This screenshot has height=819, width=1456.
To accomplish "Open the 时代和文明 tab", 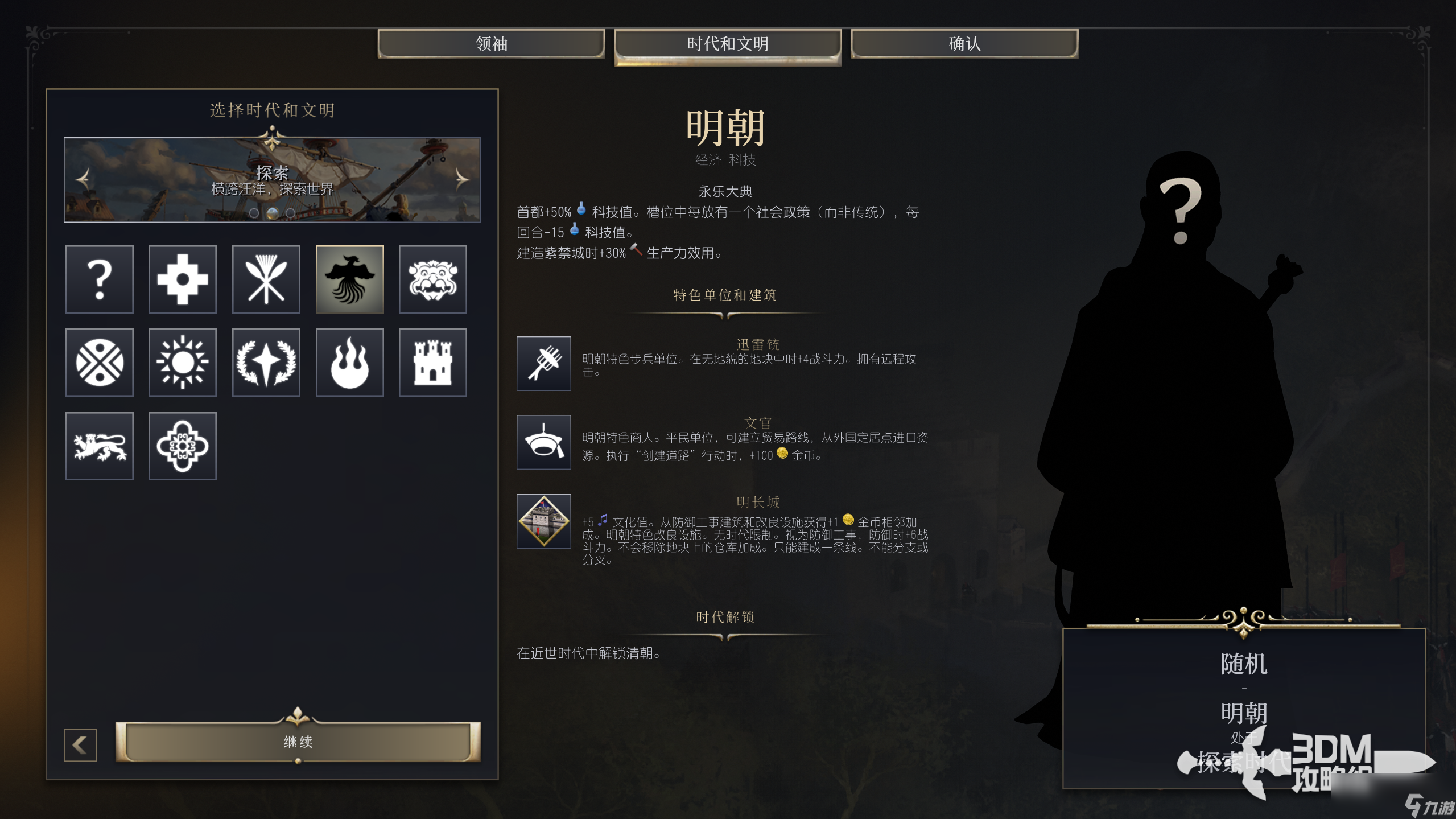I will (727, 44).
